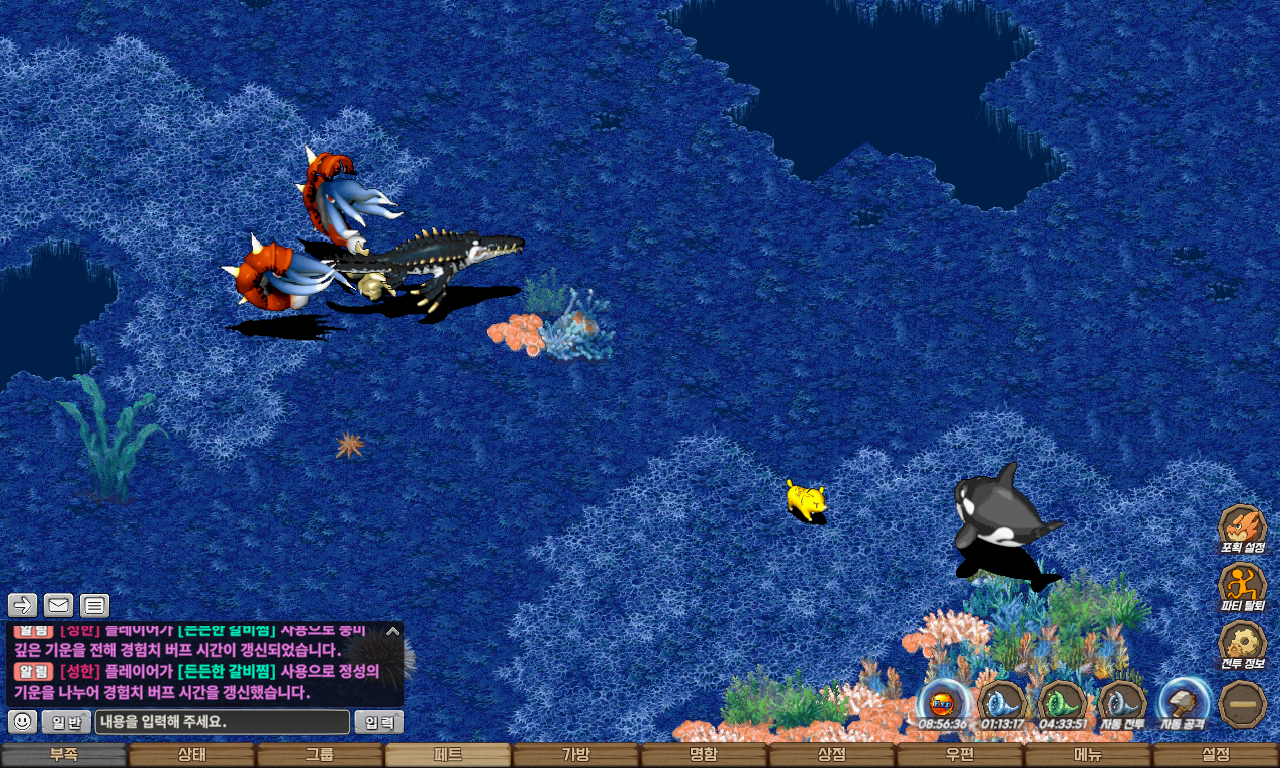Image resolution: width=1280 pixels, height=768 pixels.
Task: Open the 상태 (Status) menu
Action: 191,755
